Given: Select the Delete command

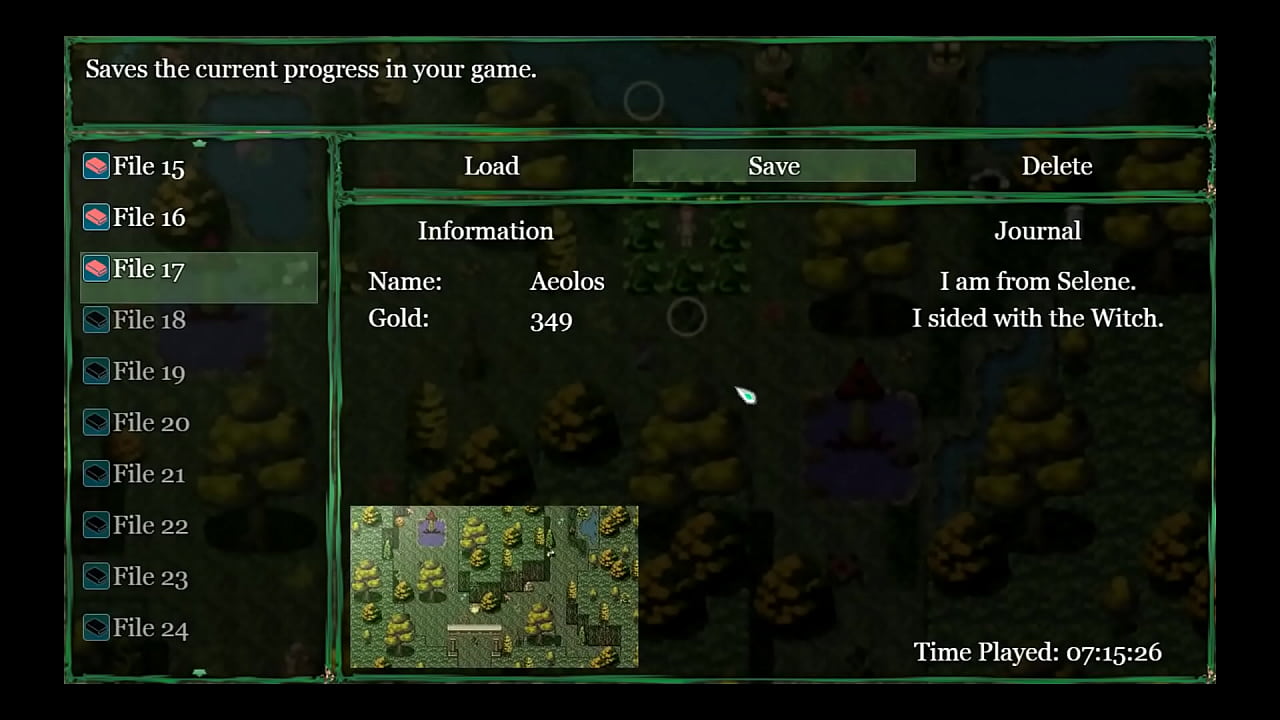Looking at the screenshot, I should pos(1056,166).
